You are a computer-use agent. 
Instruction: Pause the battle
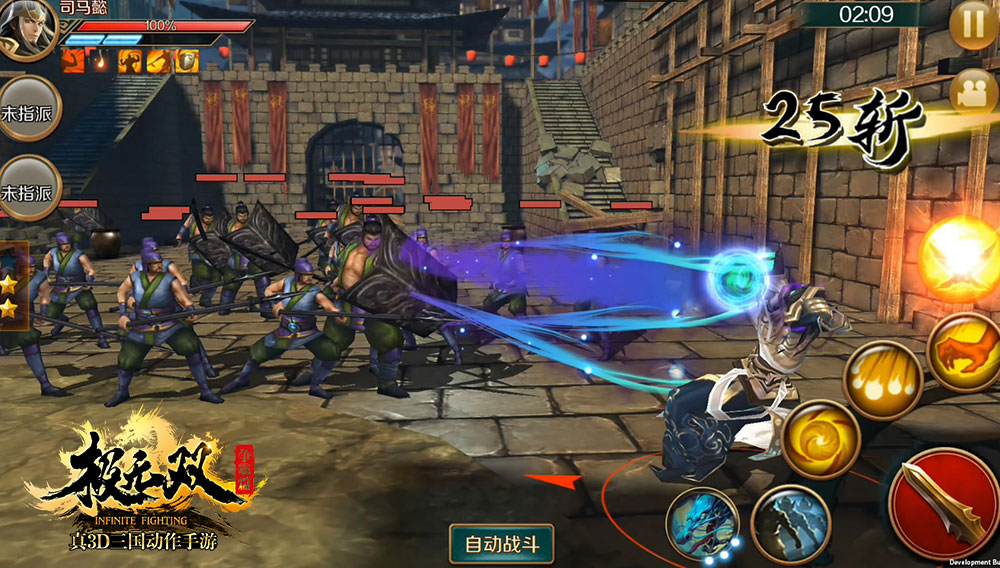(972, 22)
